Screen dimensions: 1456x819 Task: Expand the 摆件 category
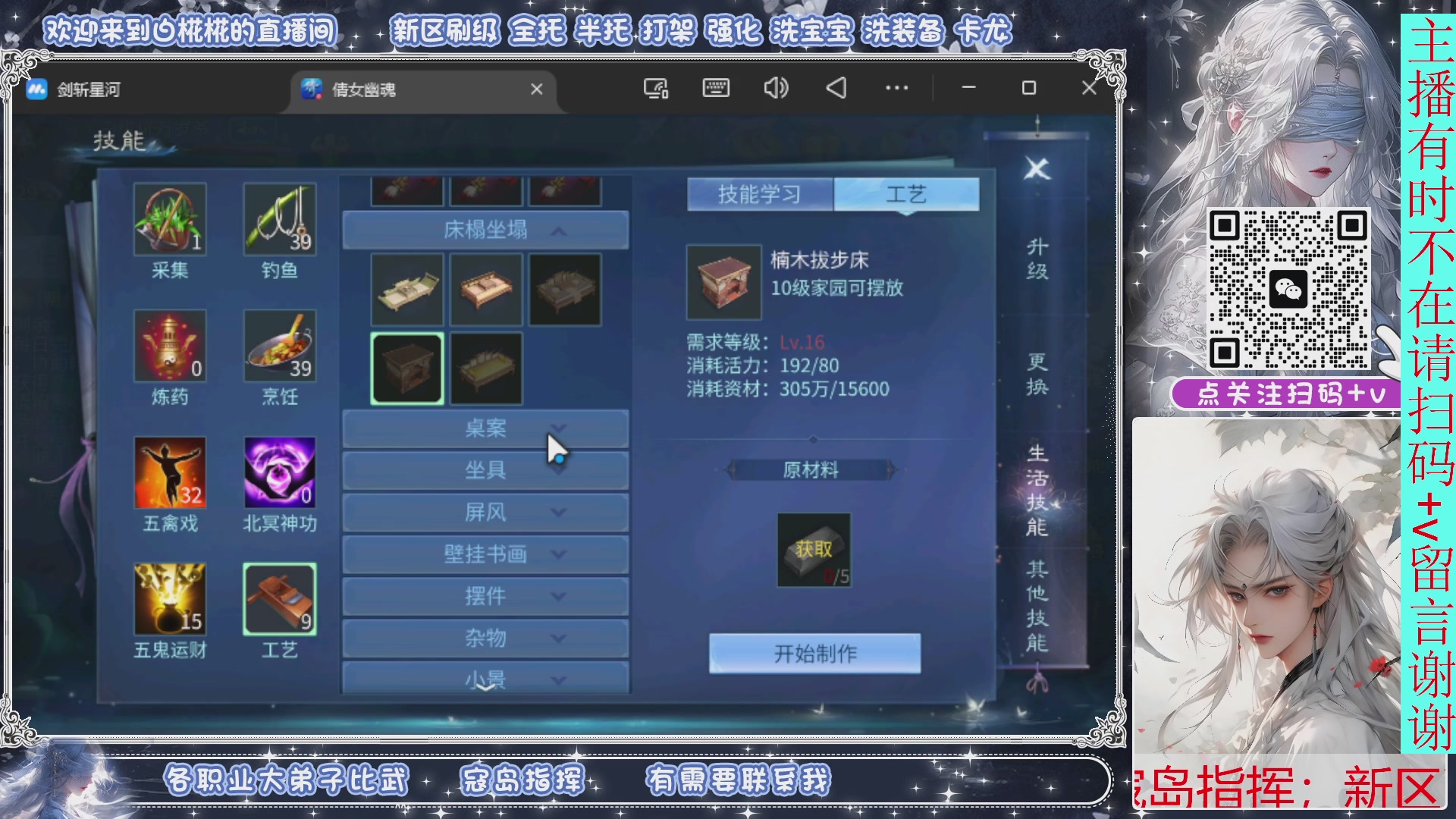tap(485, 596)
